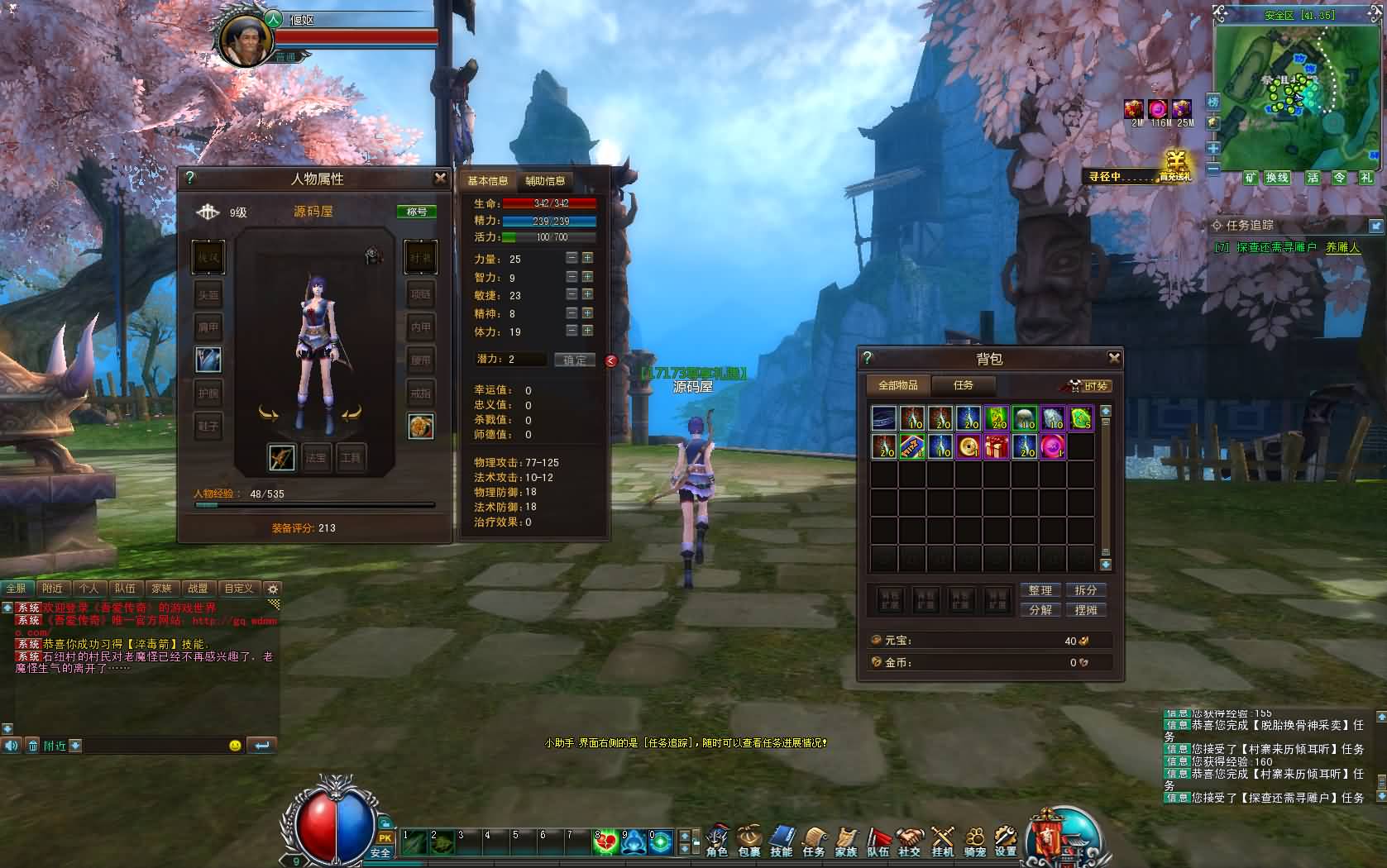The width and height of the screenshot is (1387, 868).
Task: Switch backpack to the 任务 tab
Action: [963, 385]
